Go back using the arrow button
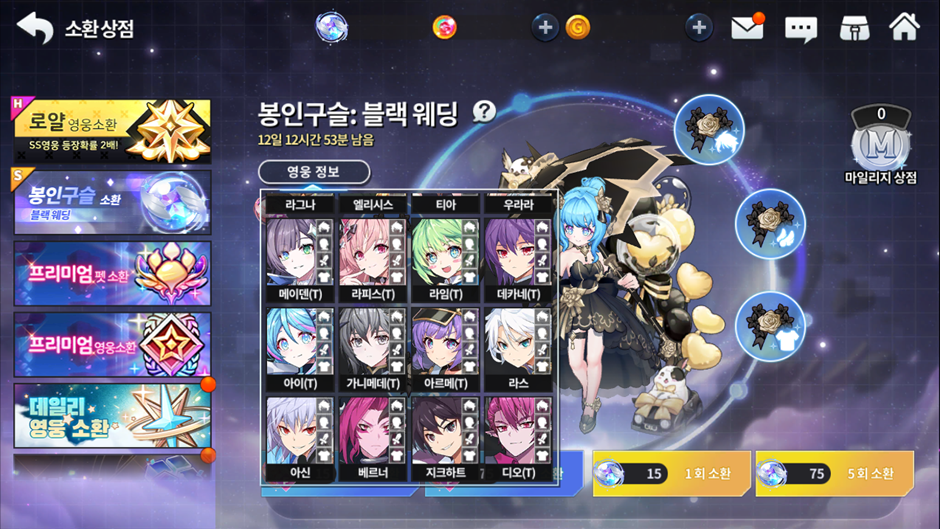 (x=35, y=28)
